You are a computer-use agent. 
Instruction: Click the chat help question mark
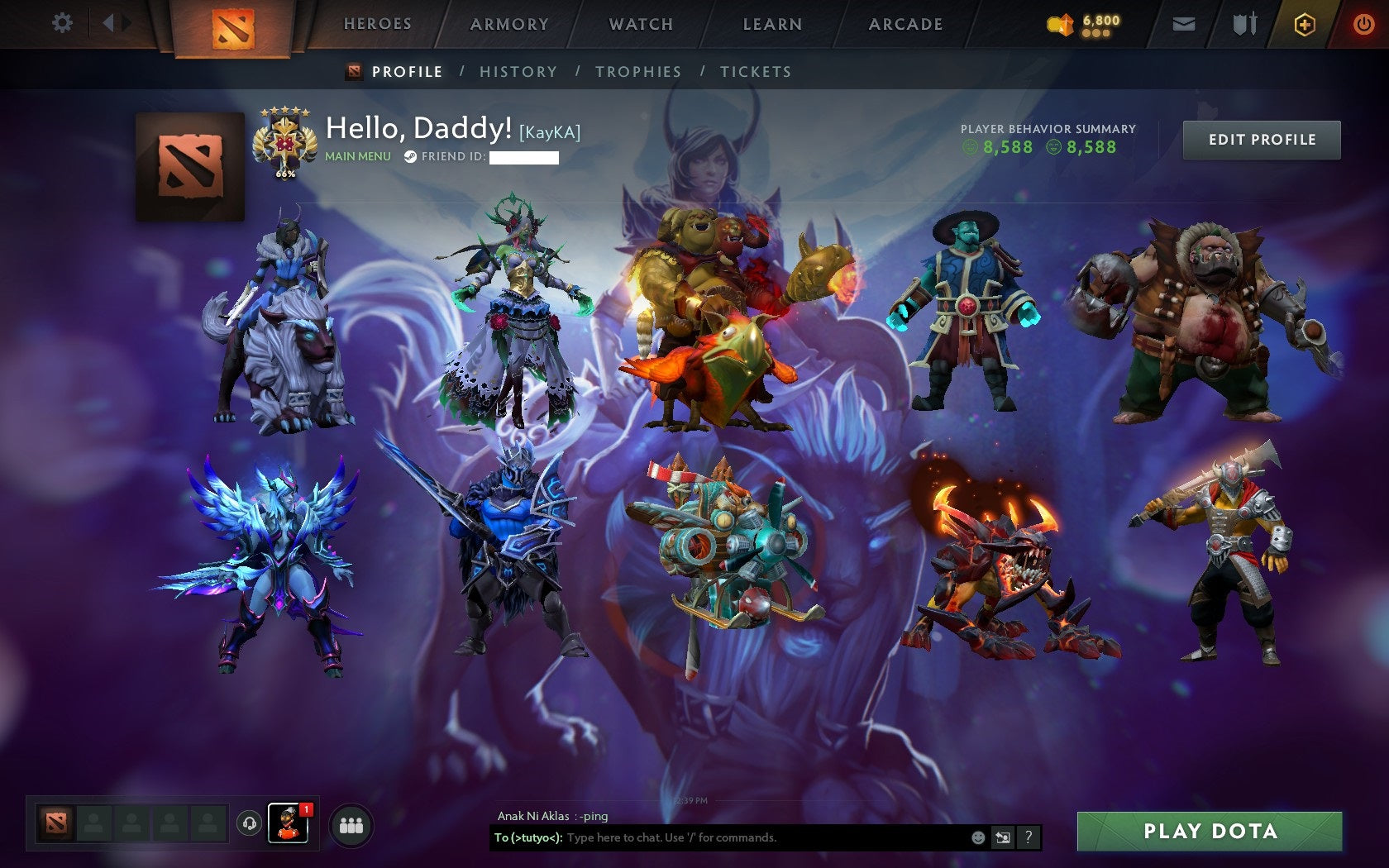(1028, 837)
